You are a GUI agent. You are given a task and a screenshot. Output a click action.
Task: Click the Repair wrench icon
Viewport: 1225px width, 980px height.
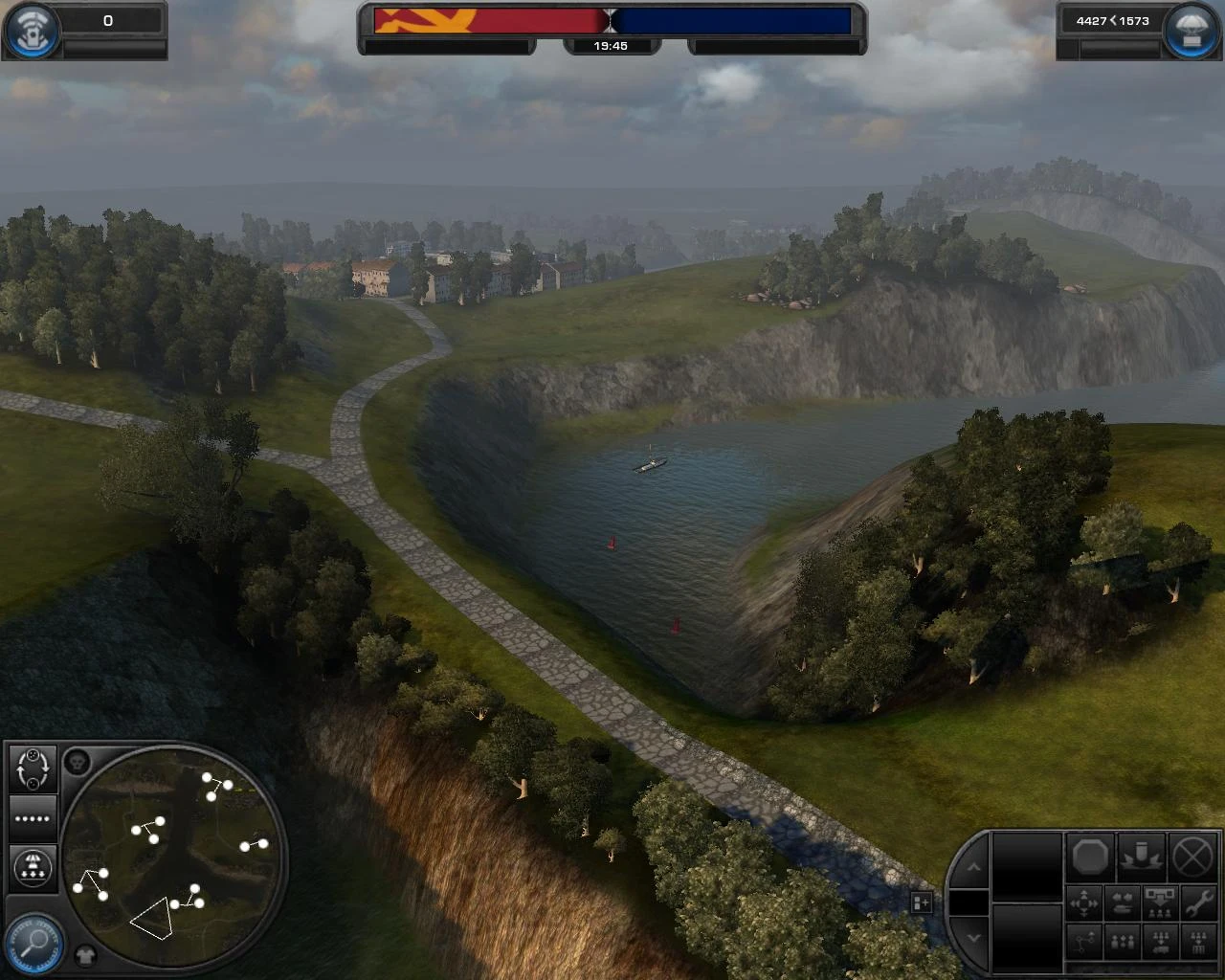(1199, 903)
